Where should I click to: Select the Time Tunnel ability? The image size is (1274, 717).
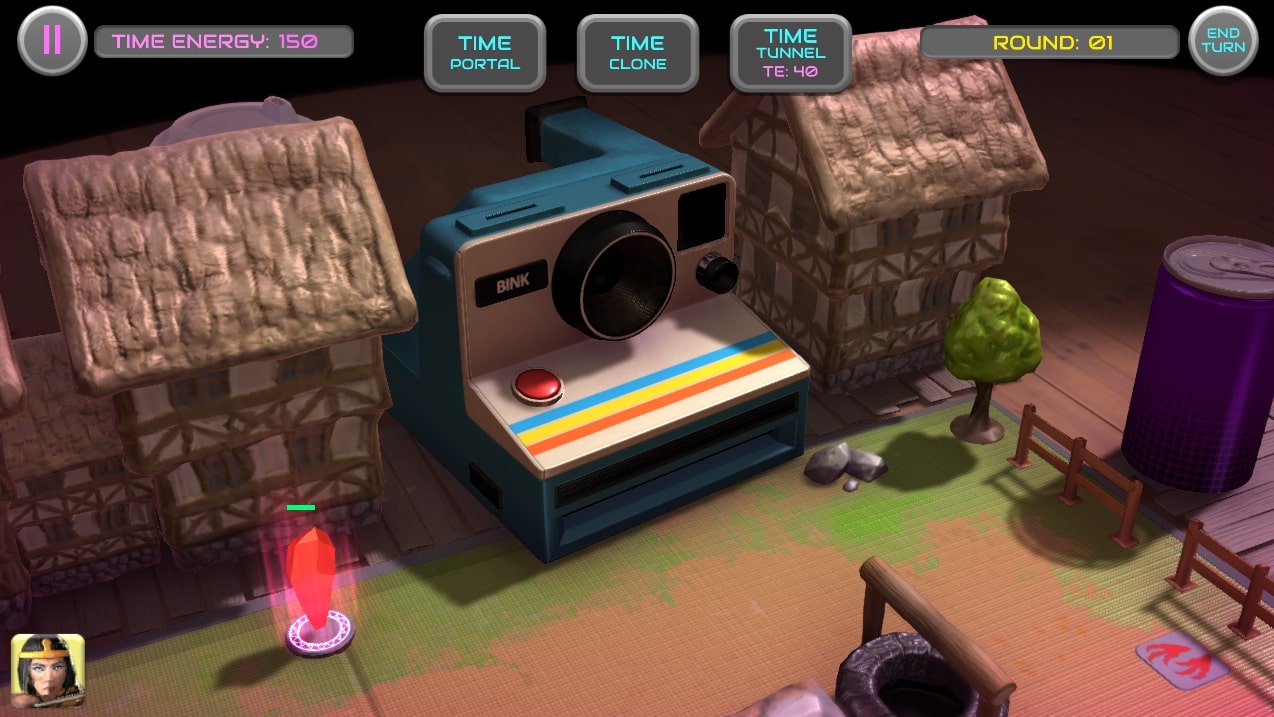[791, 53]
